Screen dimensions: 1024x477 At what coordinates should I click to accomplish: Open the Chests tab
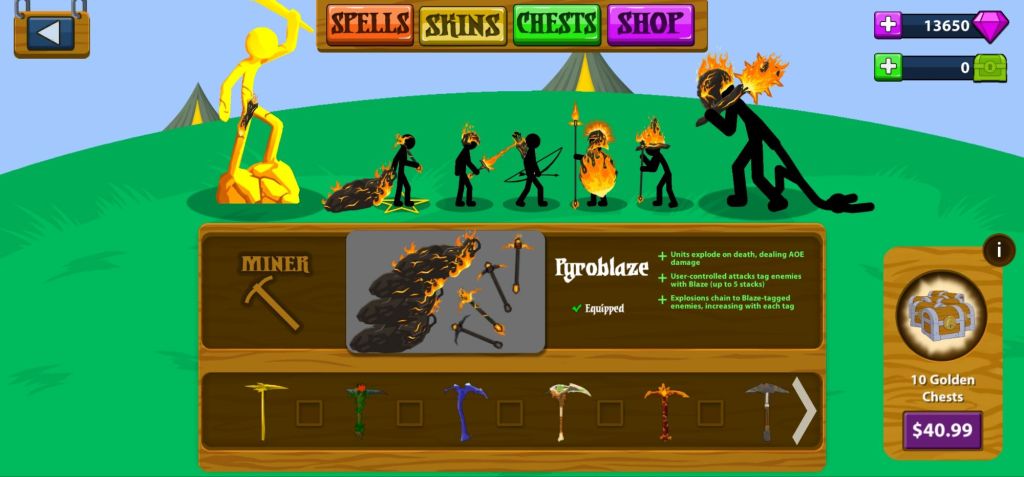556,23
